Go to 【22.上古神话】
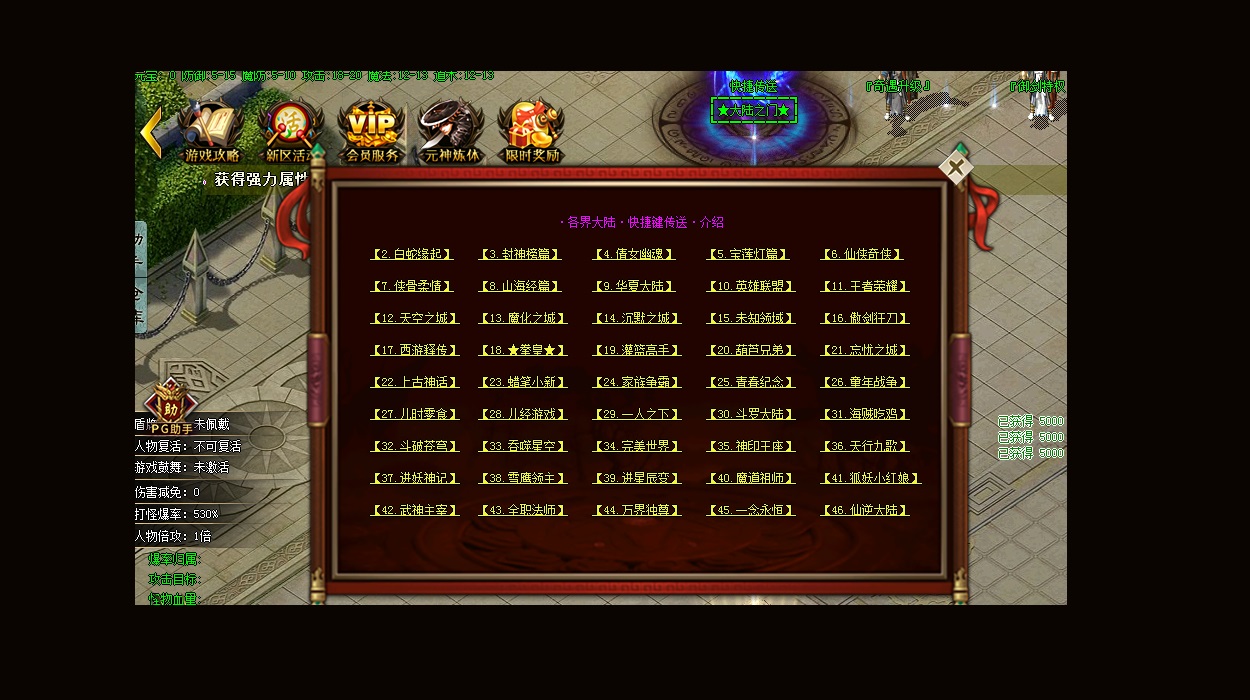 pos(414,382)
